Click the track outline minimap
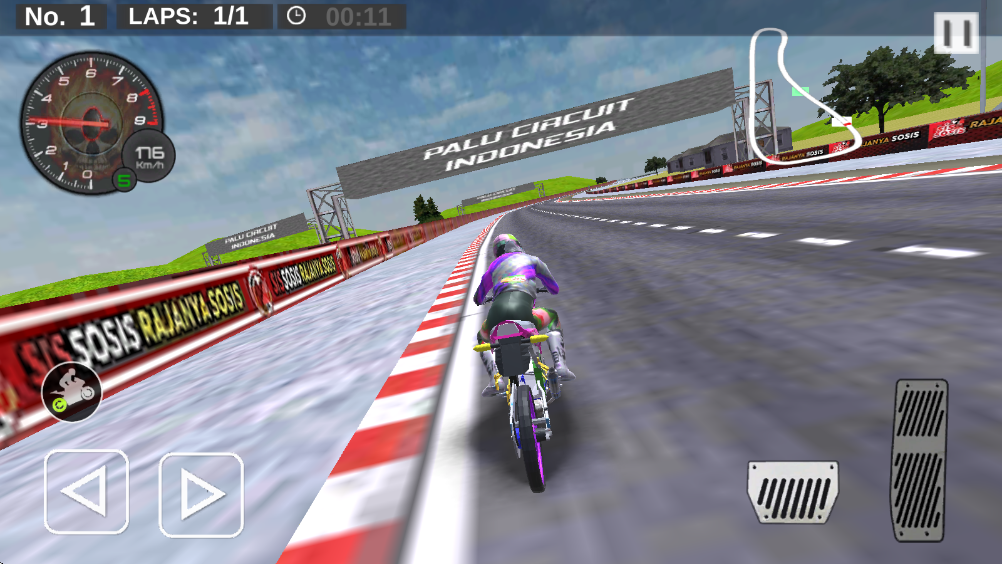This screenshot has height=564, width=1002. point(796,95)
